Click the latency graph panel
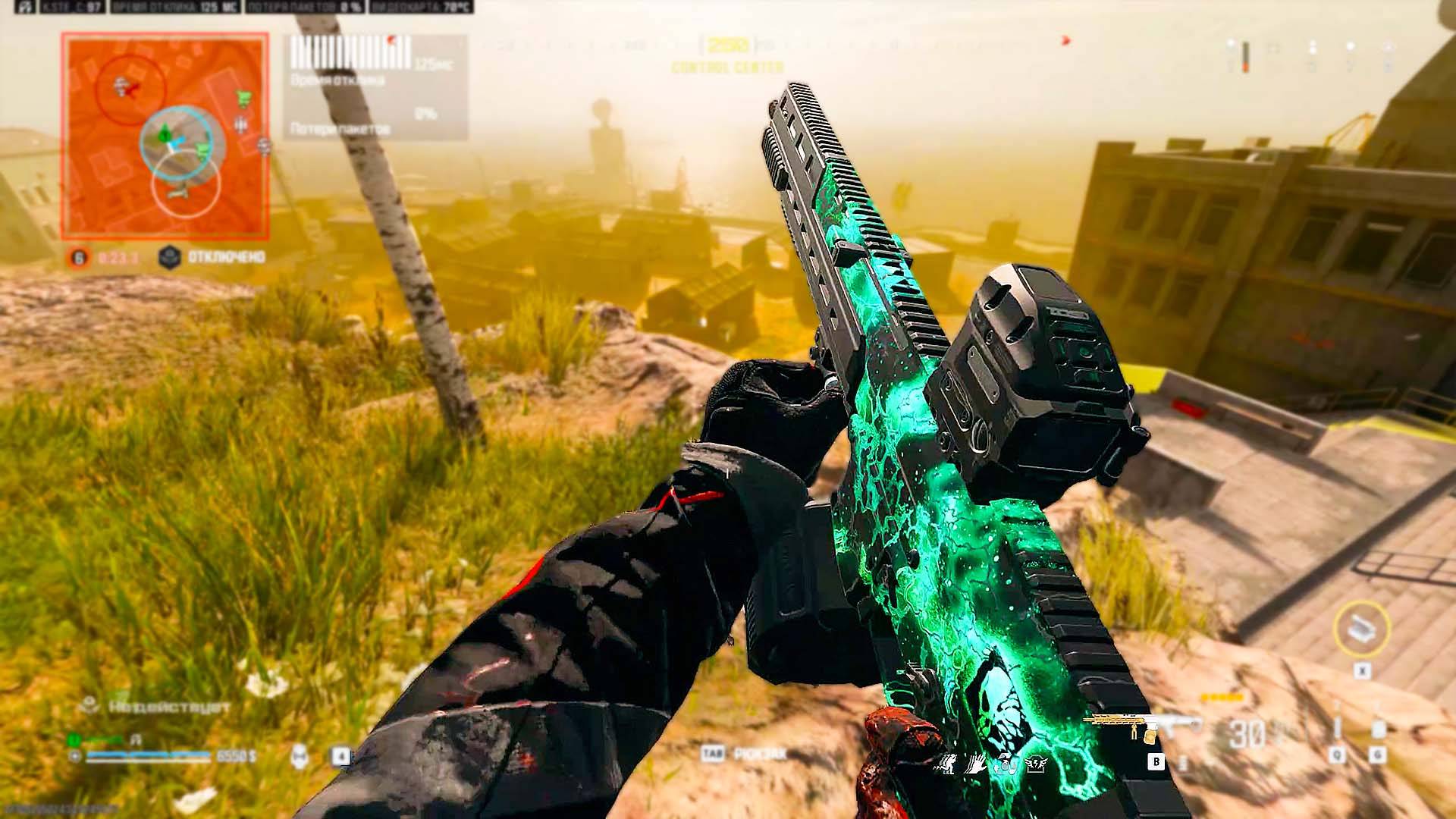The width and height of the screenshot is (1456, 819). (x=376, y=87)
